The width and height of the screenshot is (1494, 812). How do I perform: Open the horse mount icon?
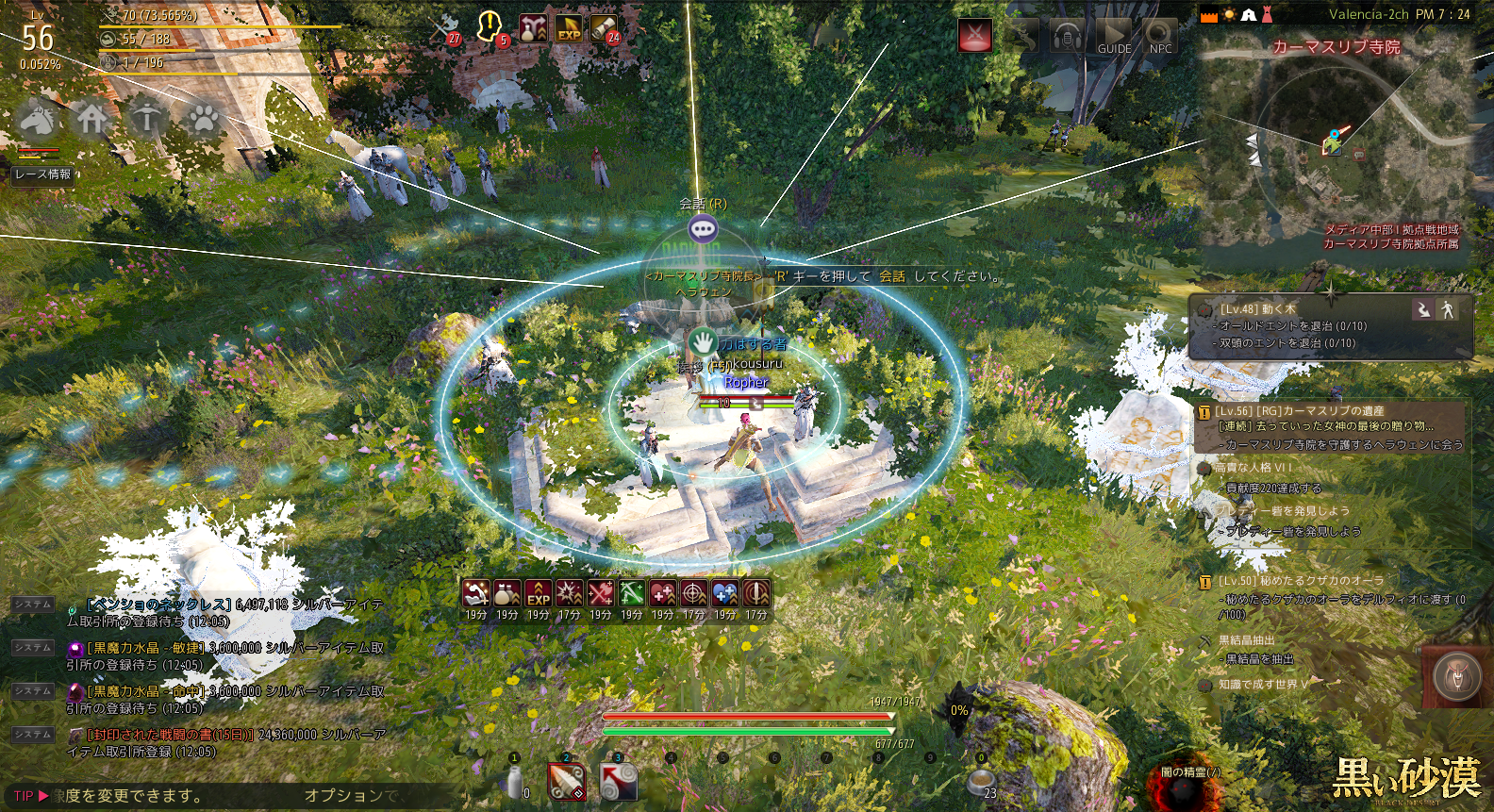coord(37,119)
